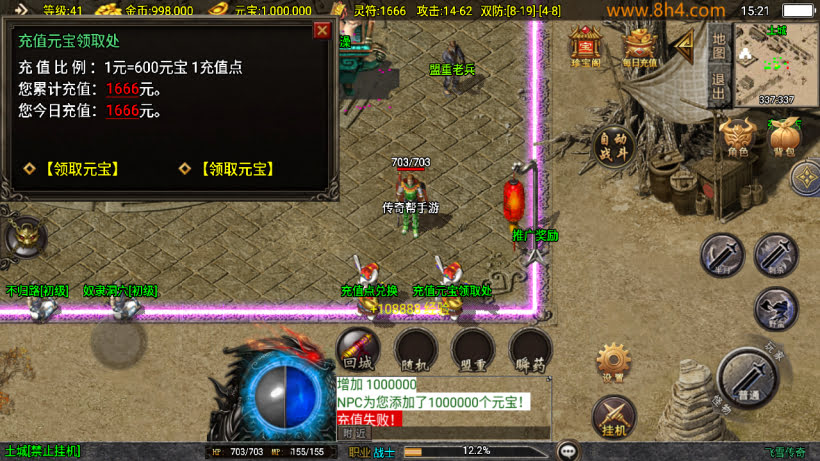
Task: Use the 随机 random teleport slot
Action: click(x=414, y=351)
